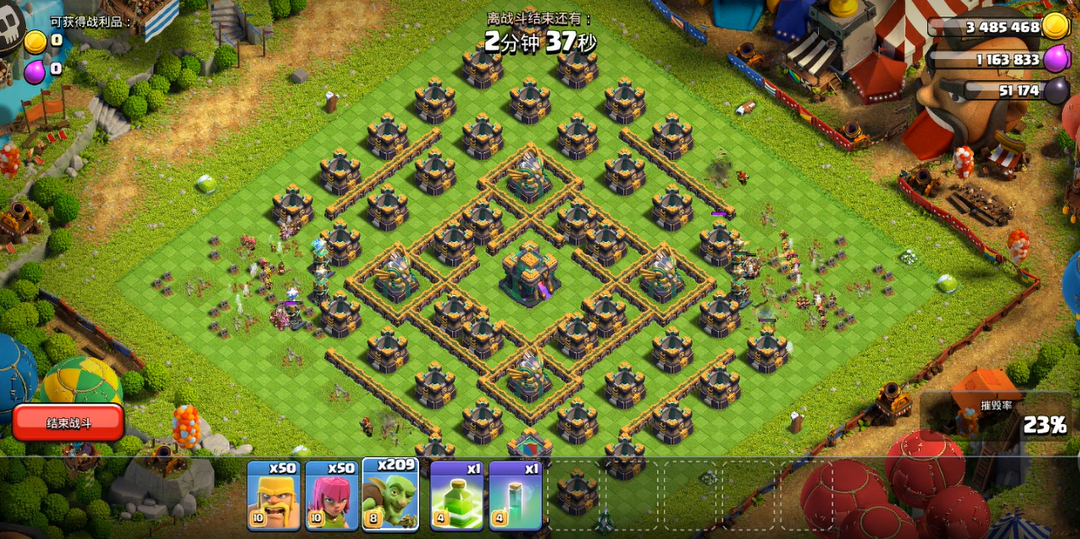Tap the red End Battle button
The width and height of the screenshot is (1080, 539).
tap(68, 422)
